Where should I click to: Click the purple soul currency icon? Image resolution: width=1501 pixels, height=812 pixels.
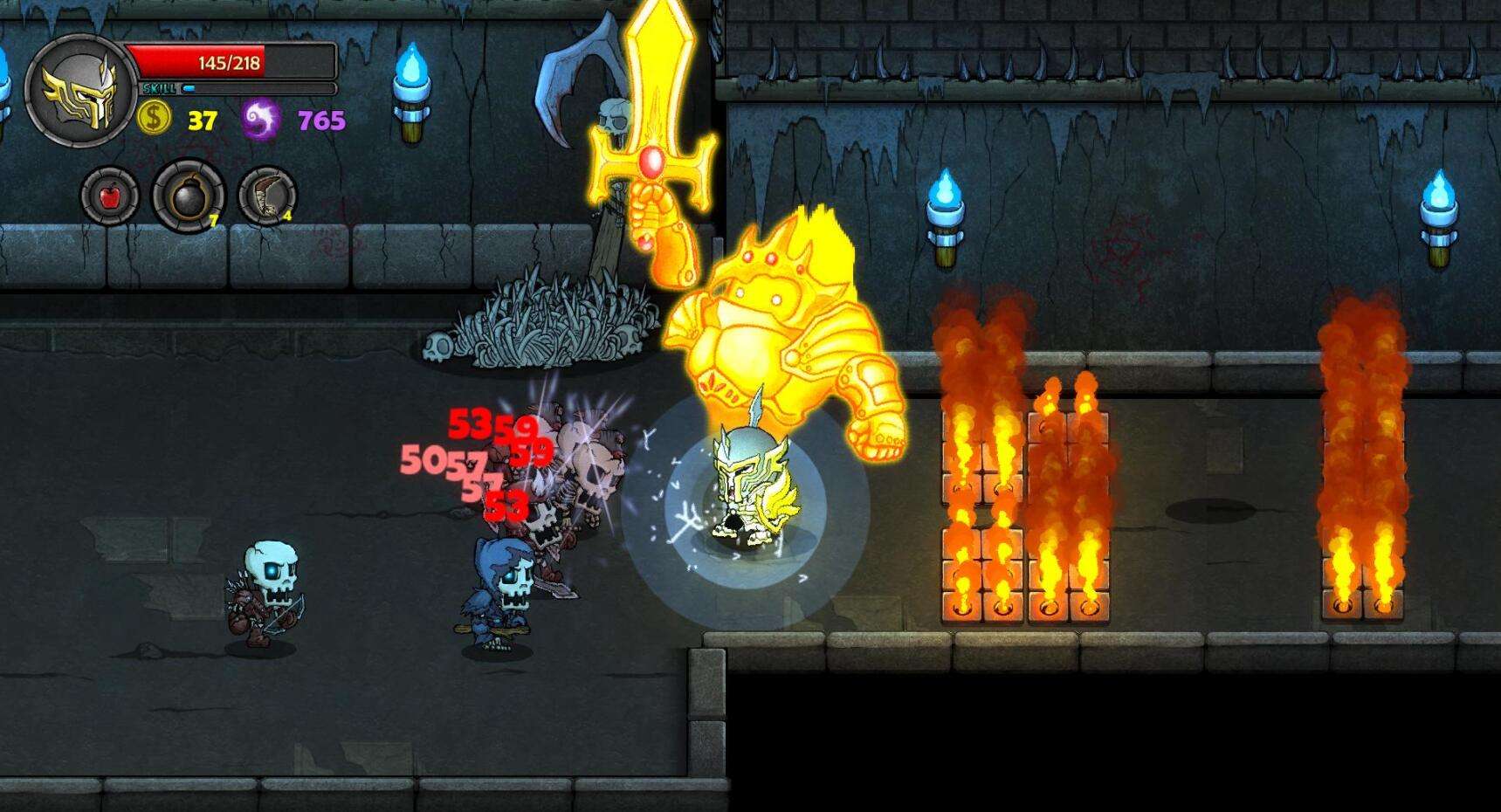pos(260,119)
